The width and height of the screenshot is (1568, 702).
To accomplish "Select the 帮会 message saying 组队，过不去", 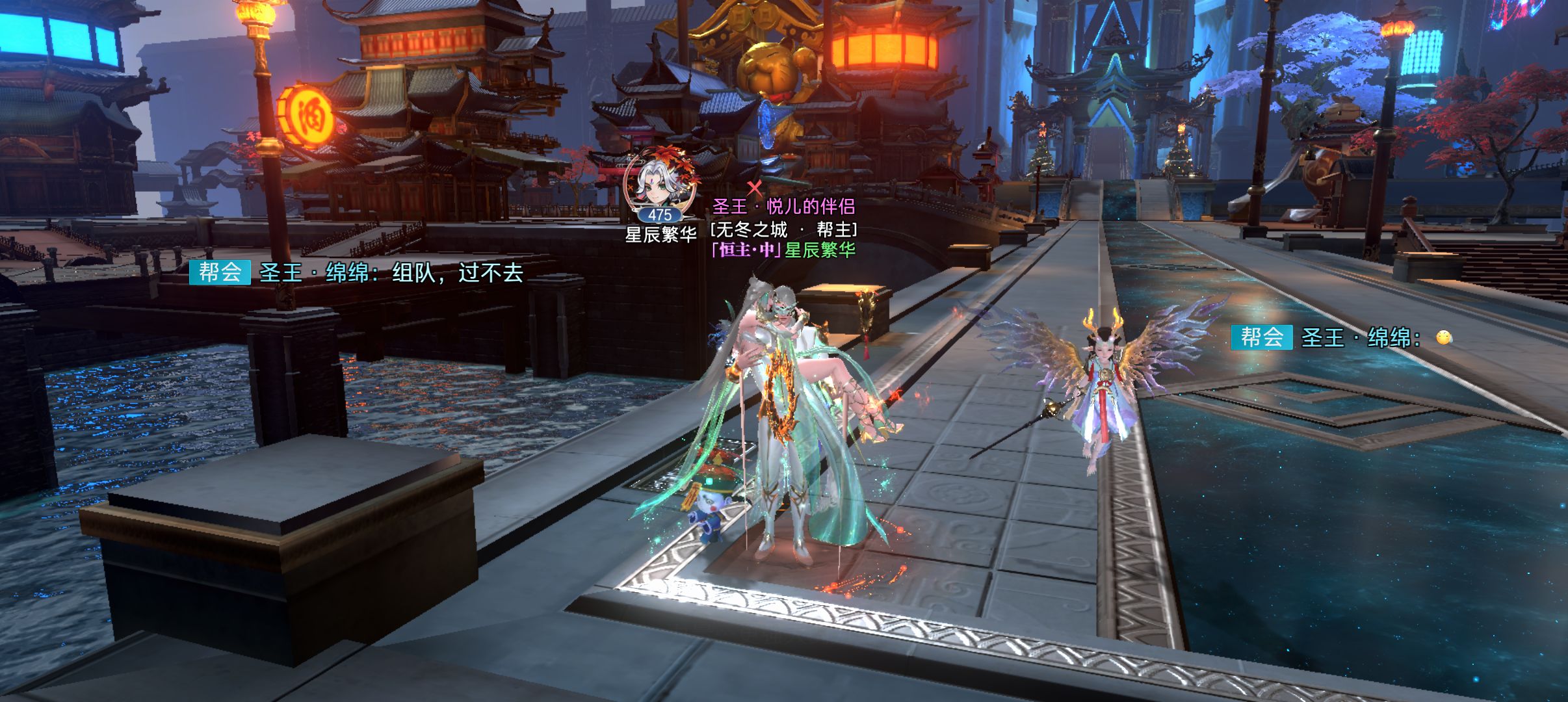I will pyautogui.click(x=358, y=272).
